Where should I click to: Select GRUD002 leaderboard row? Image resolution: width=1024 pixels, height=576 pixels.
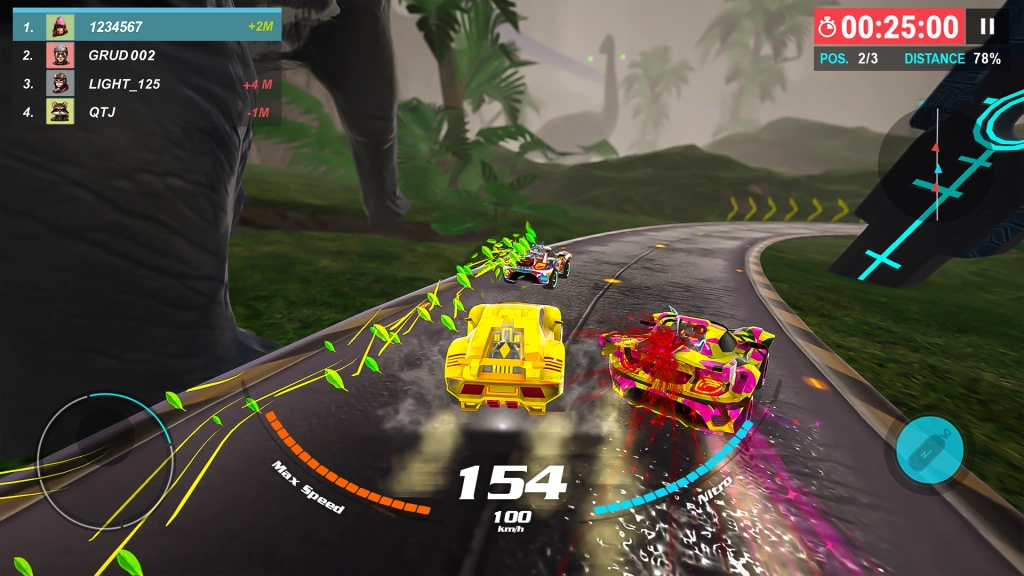(x=147, y=55)
